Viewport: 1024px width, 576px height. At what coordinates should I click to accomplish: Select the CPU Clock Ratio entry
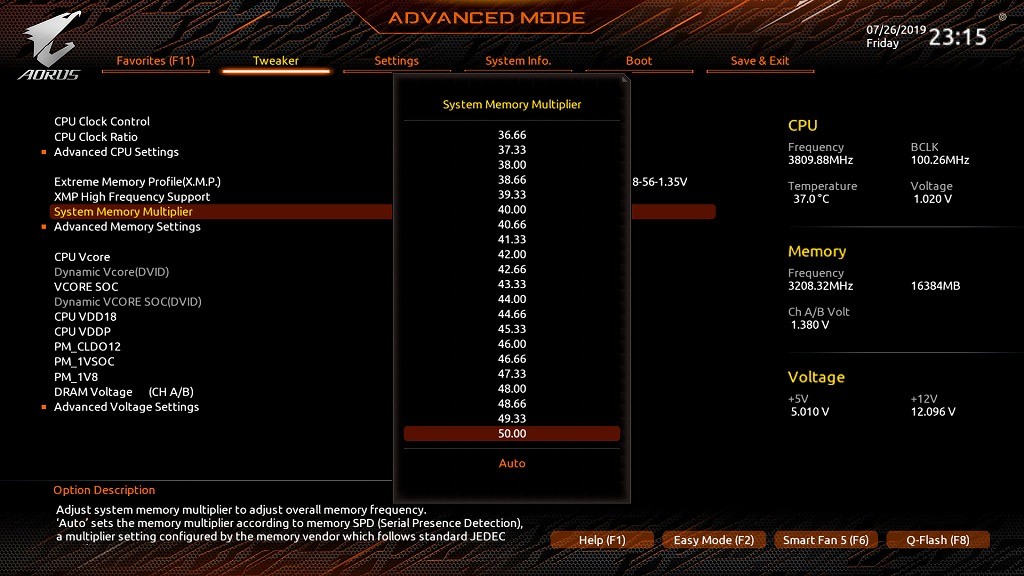[x=96, y=137]
